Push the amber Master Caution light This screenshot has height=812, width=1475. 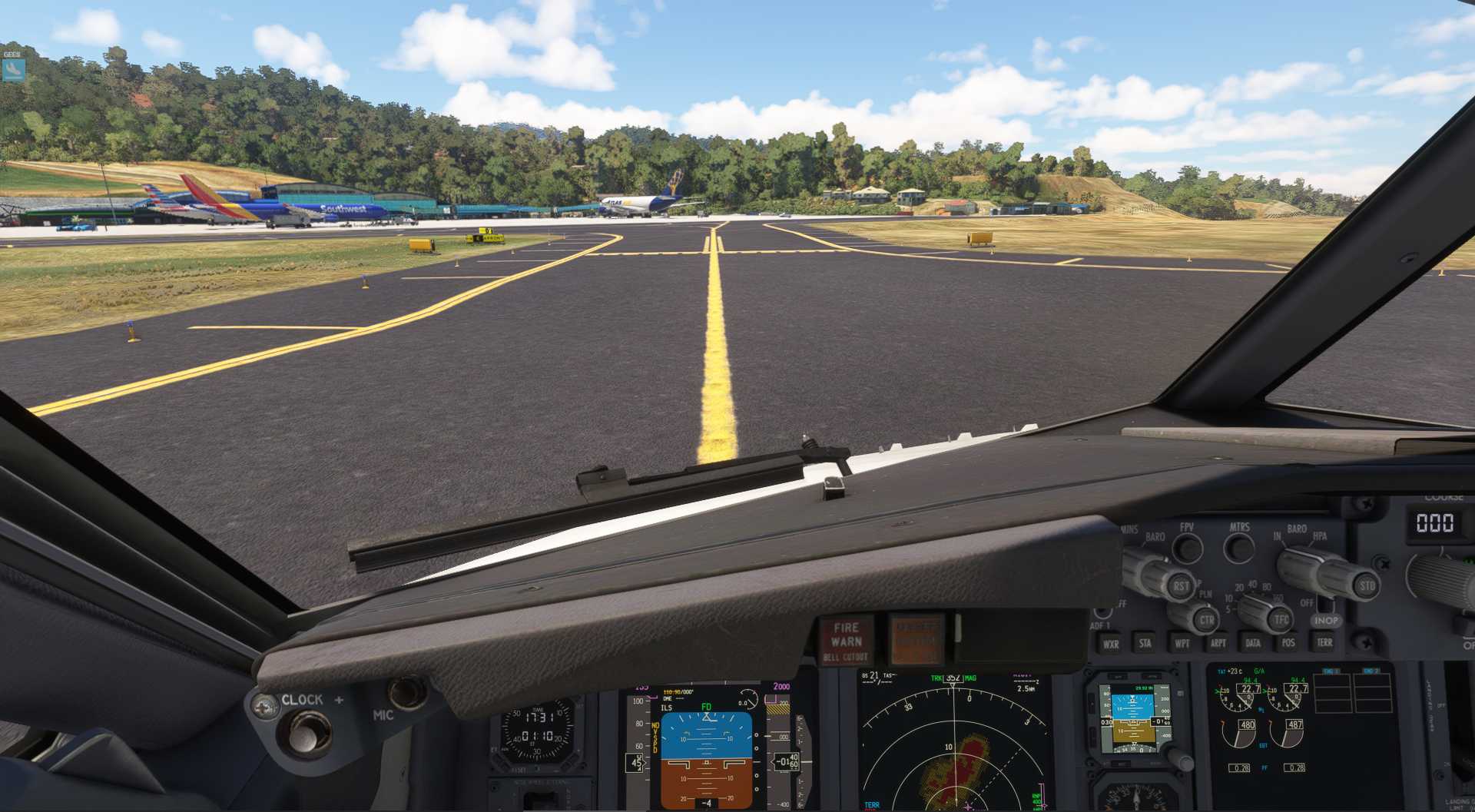pos(915,640)
